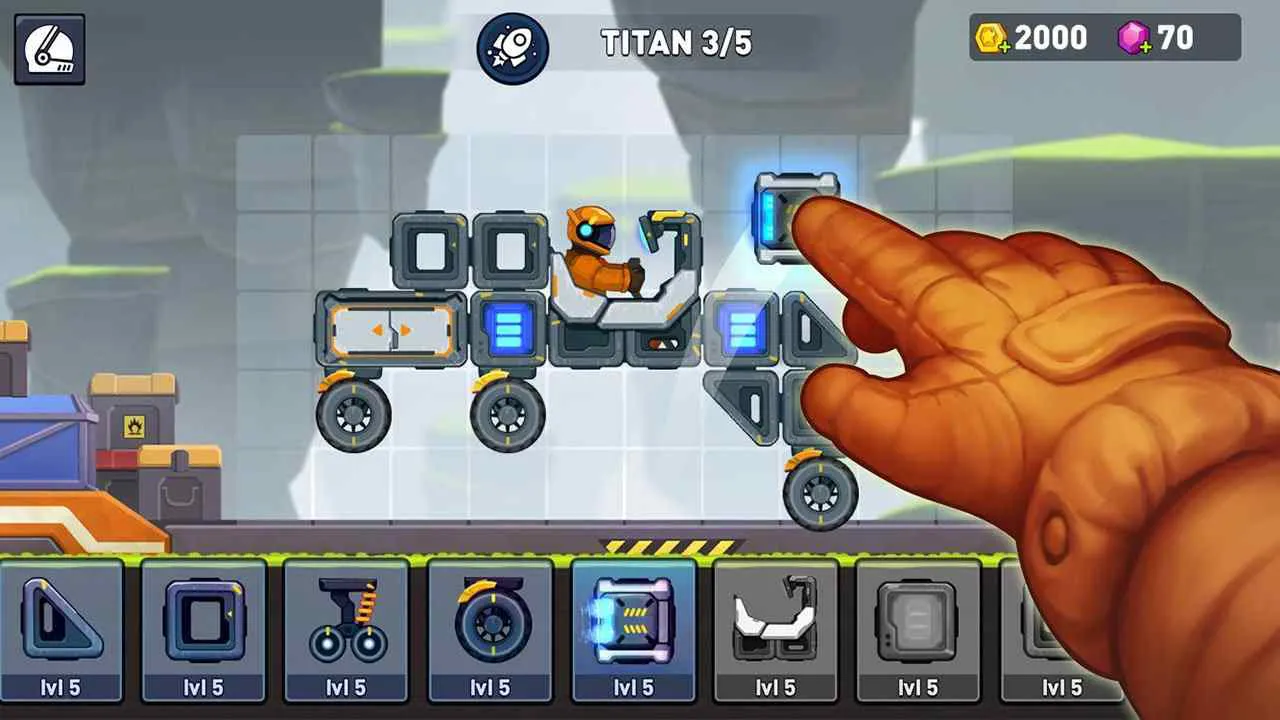Select the white bumper guard part
Image resolution: width=1280 pixels, height=720 pixels.
(777, 620)
